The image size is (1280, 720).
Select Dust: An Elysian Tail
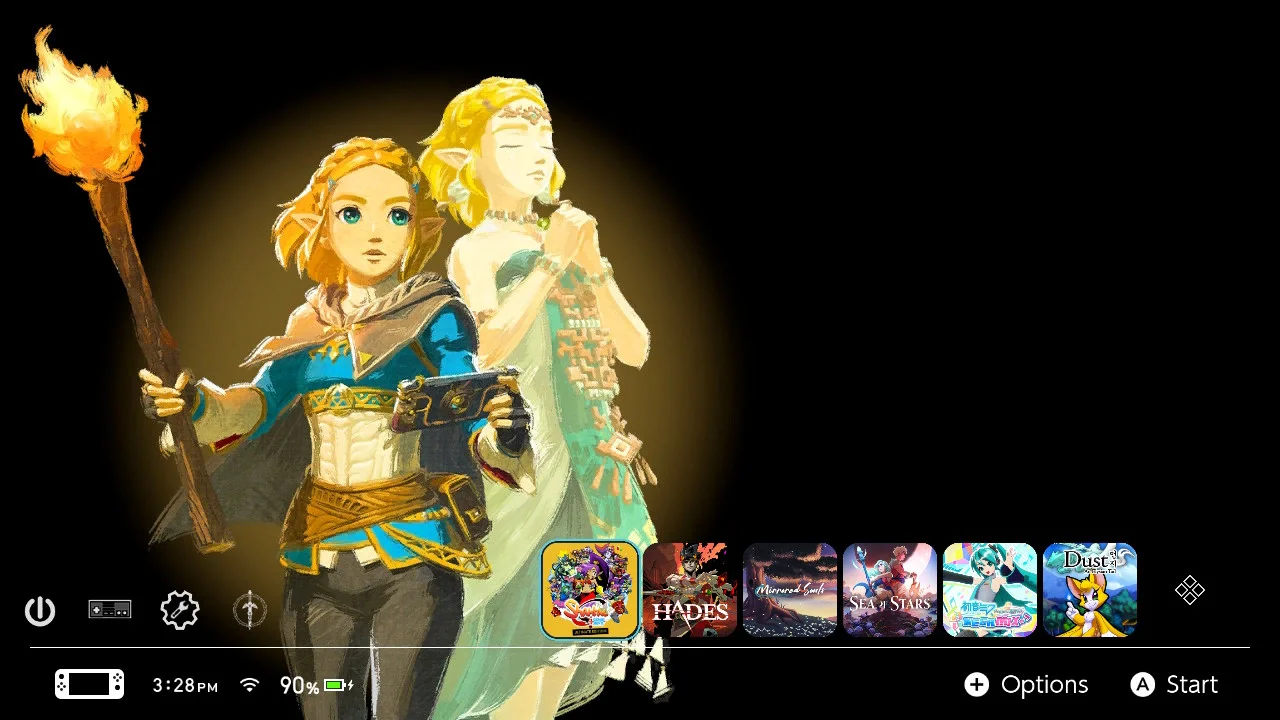pyautogui.click(x=1089, y=590)
